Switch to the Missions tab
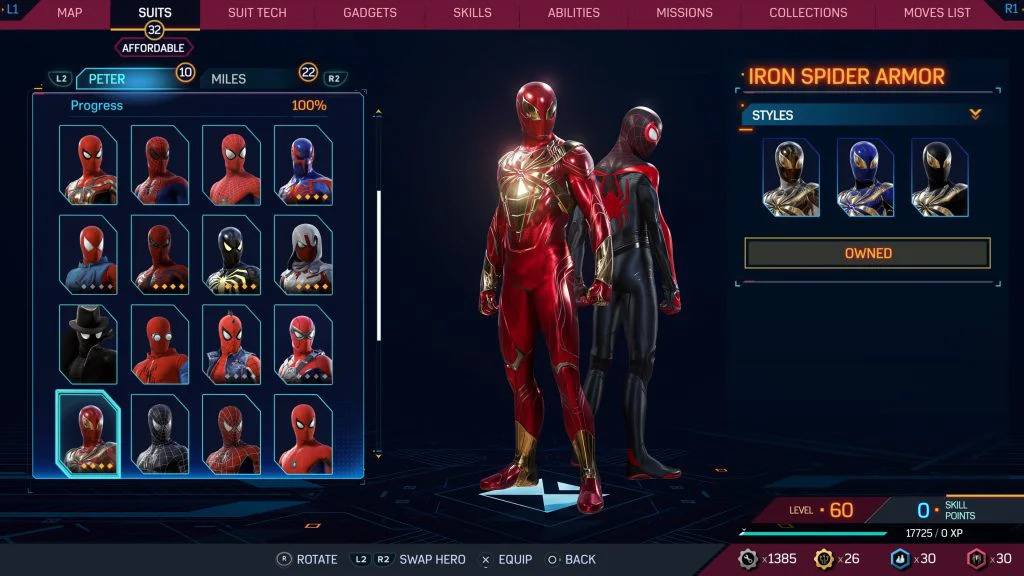This screenshot has height=576, width=1024. tap(684, 13)
